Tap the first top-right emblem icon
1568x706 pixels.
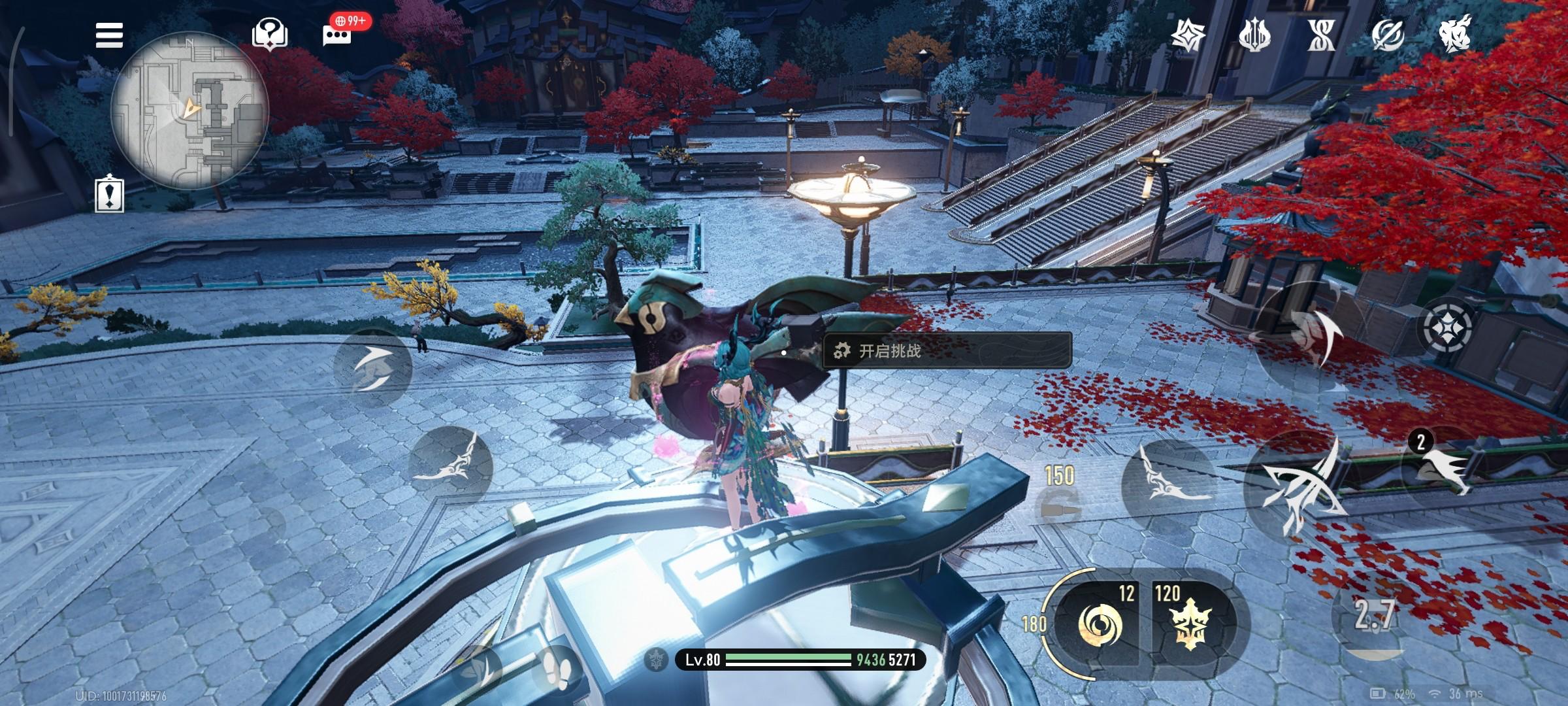[x=1188, y=35]
